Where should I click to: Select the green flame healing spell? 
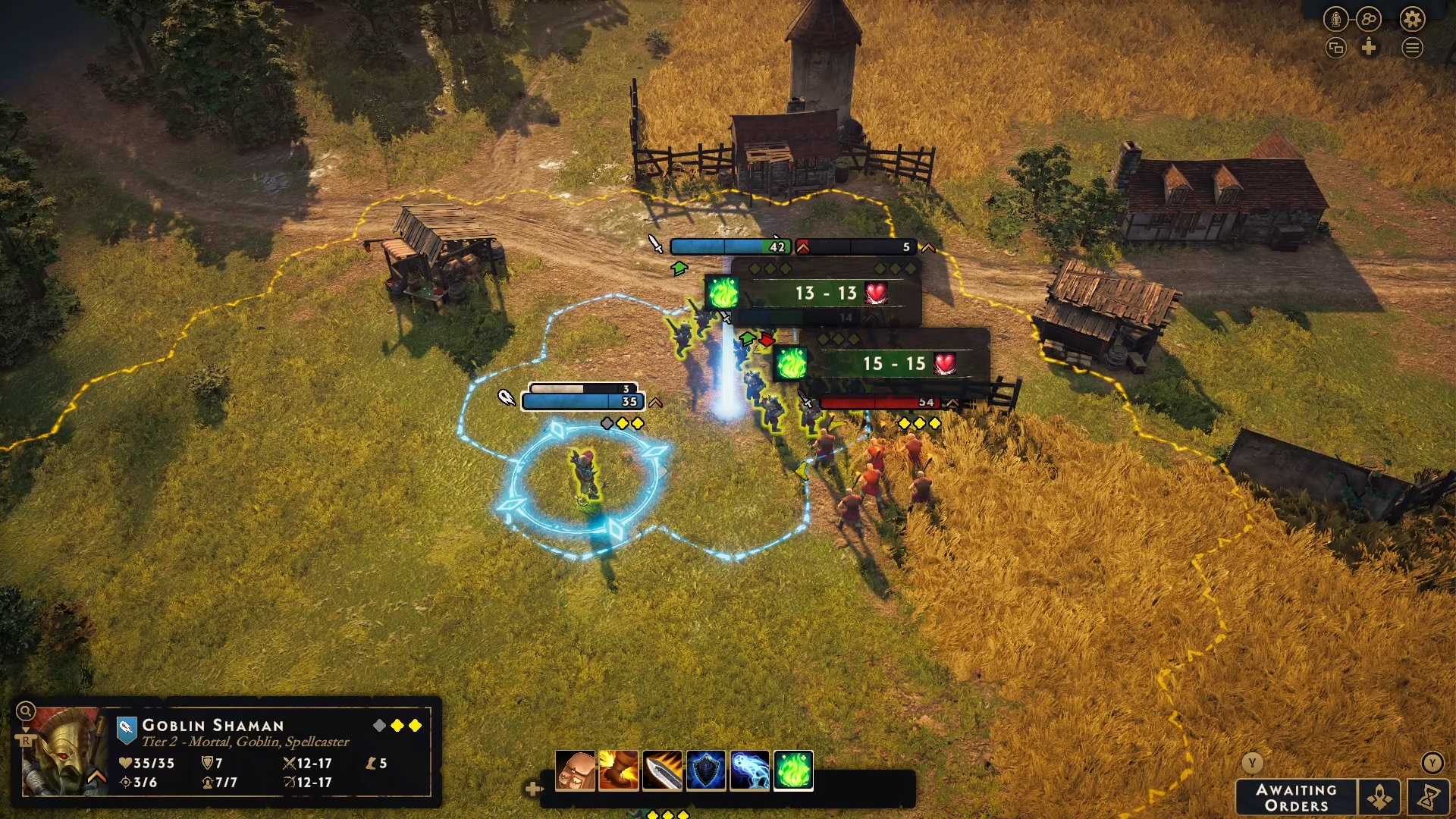coord(793,770)
